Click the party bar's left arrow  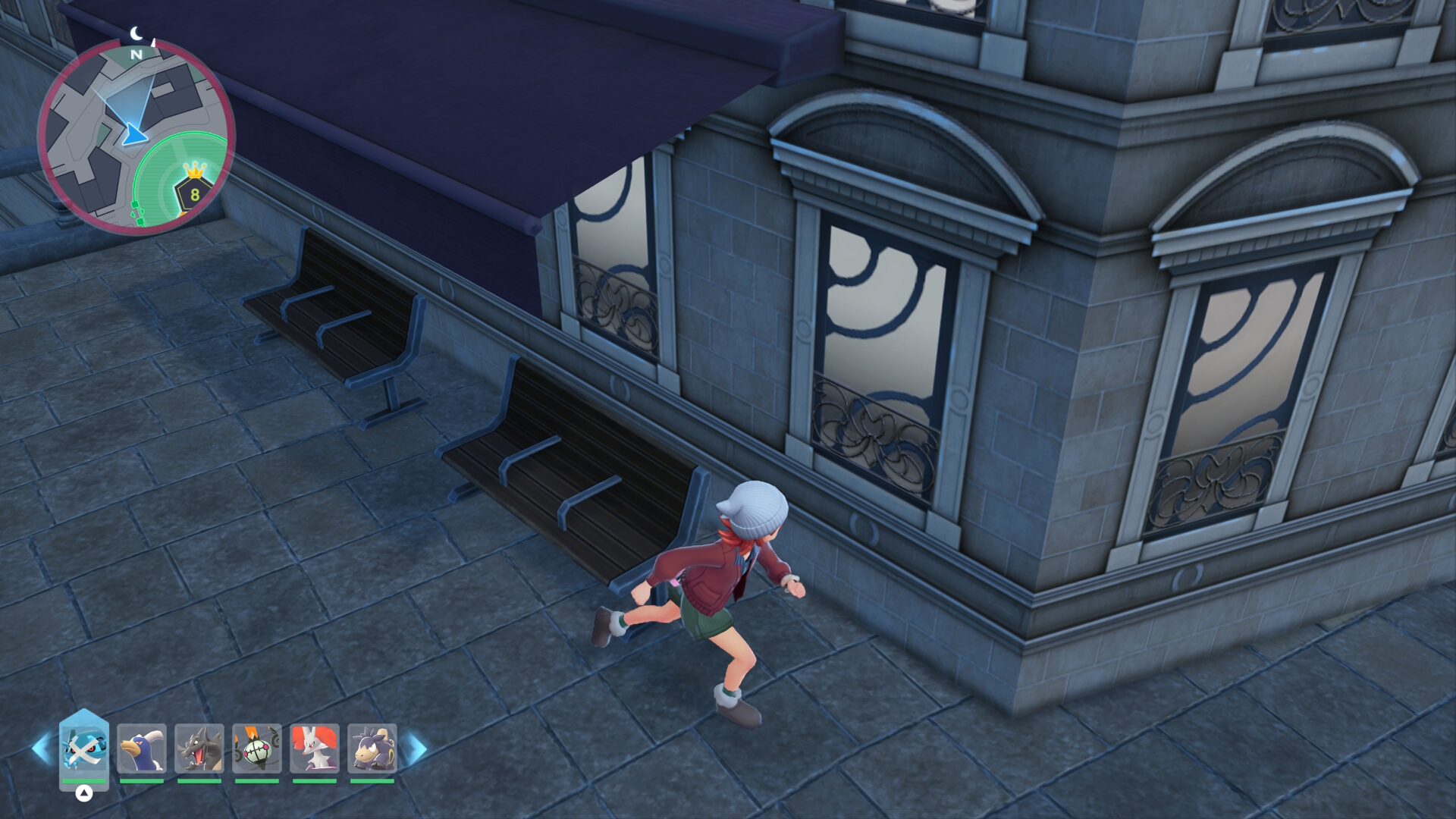click(42, 748)
